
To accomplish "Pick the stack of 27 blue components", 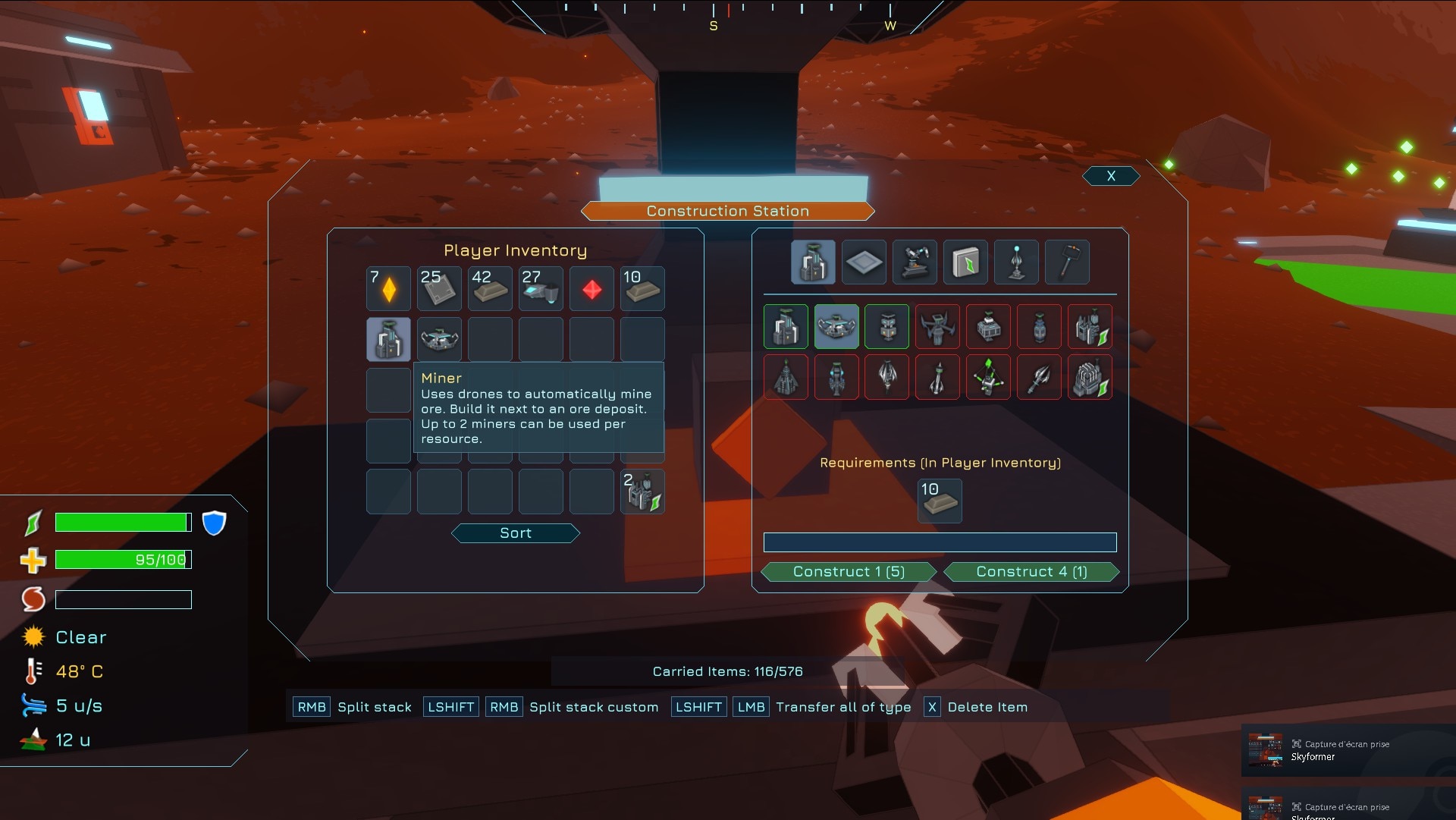I will coord(541,288).
